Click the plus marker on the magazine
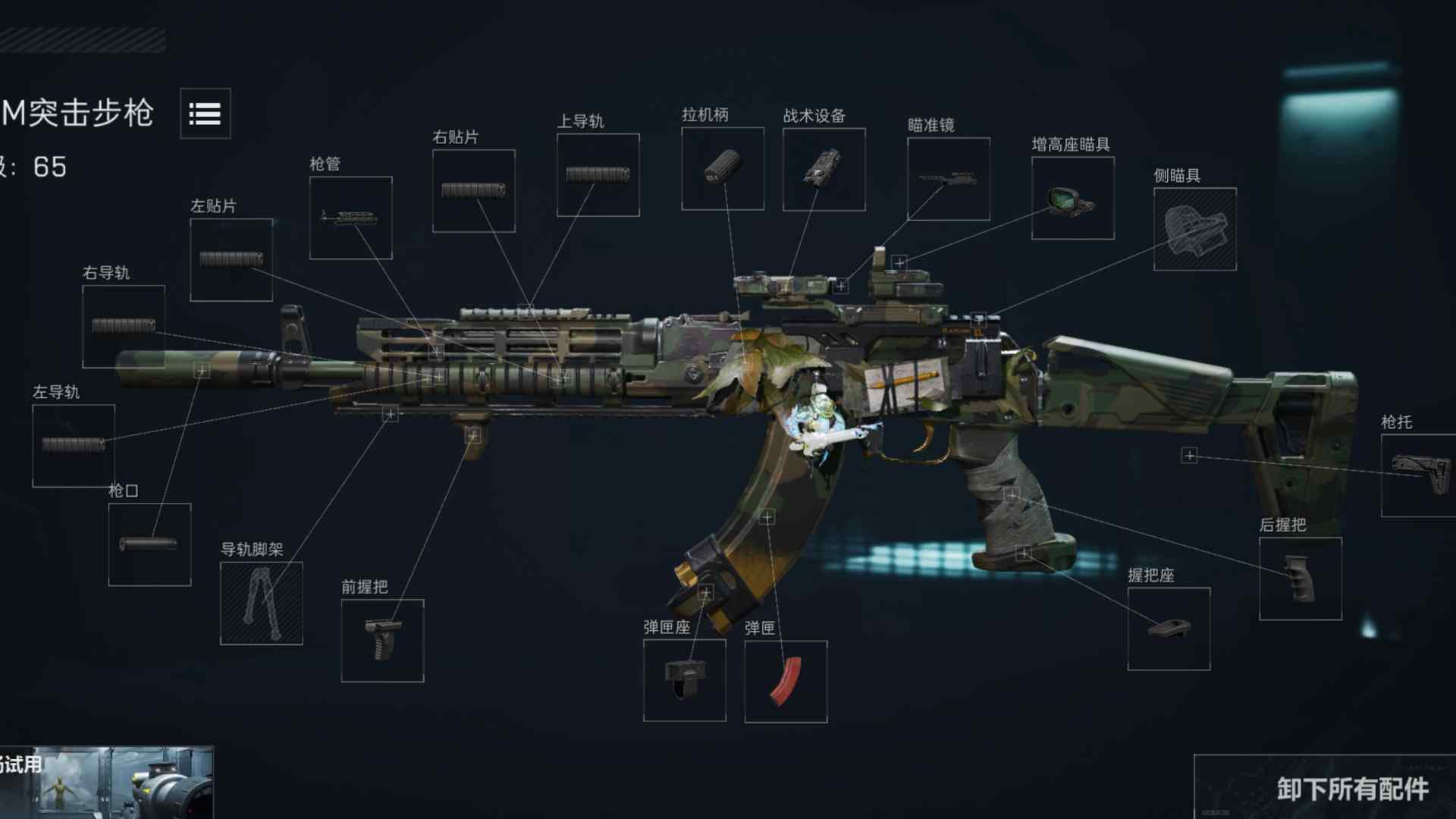Viewport: 1456px width, 819px height. tap(767, 516)
